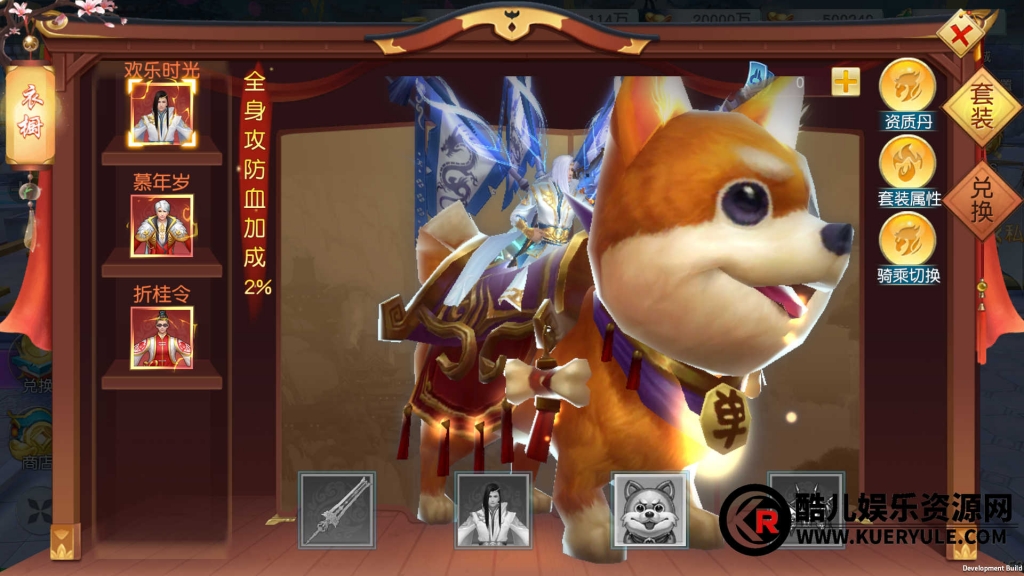1024x576 pixels.
Task: Activate 骑乘切换 mount toggle
Action: point(907,239)
